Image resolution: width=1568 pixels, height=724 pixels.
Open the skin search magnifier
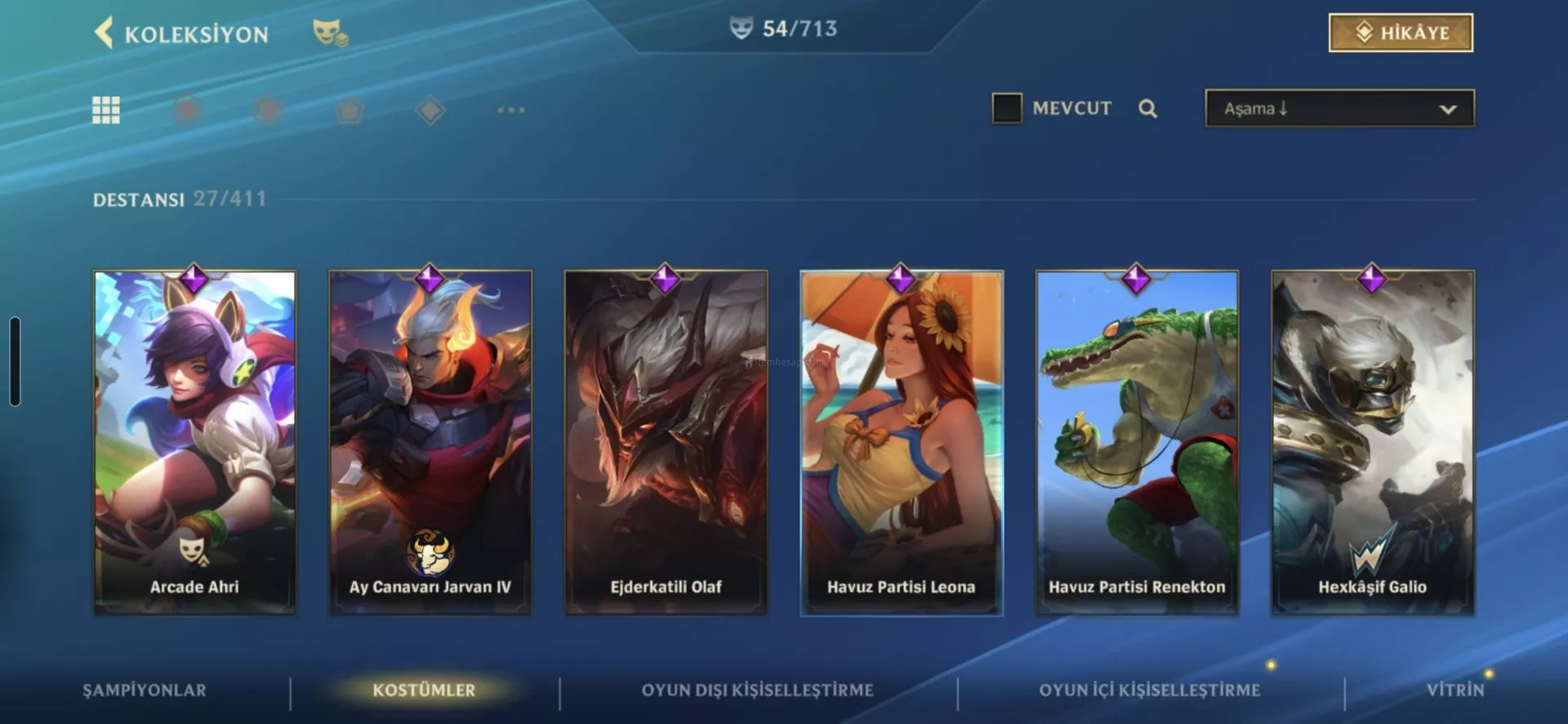pos(1147,109)
